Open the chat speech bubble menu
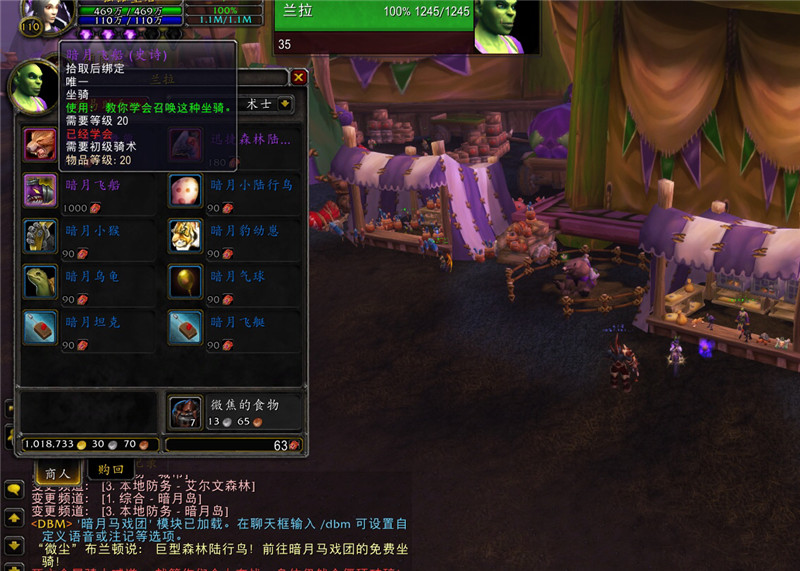 [x=14, y=490]
